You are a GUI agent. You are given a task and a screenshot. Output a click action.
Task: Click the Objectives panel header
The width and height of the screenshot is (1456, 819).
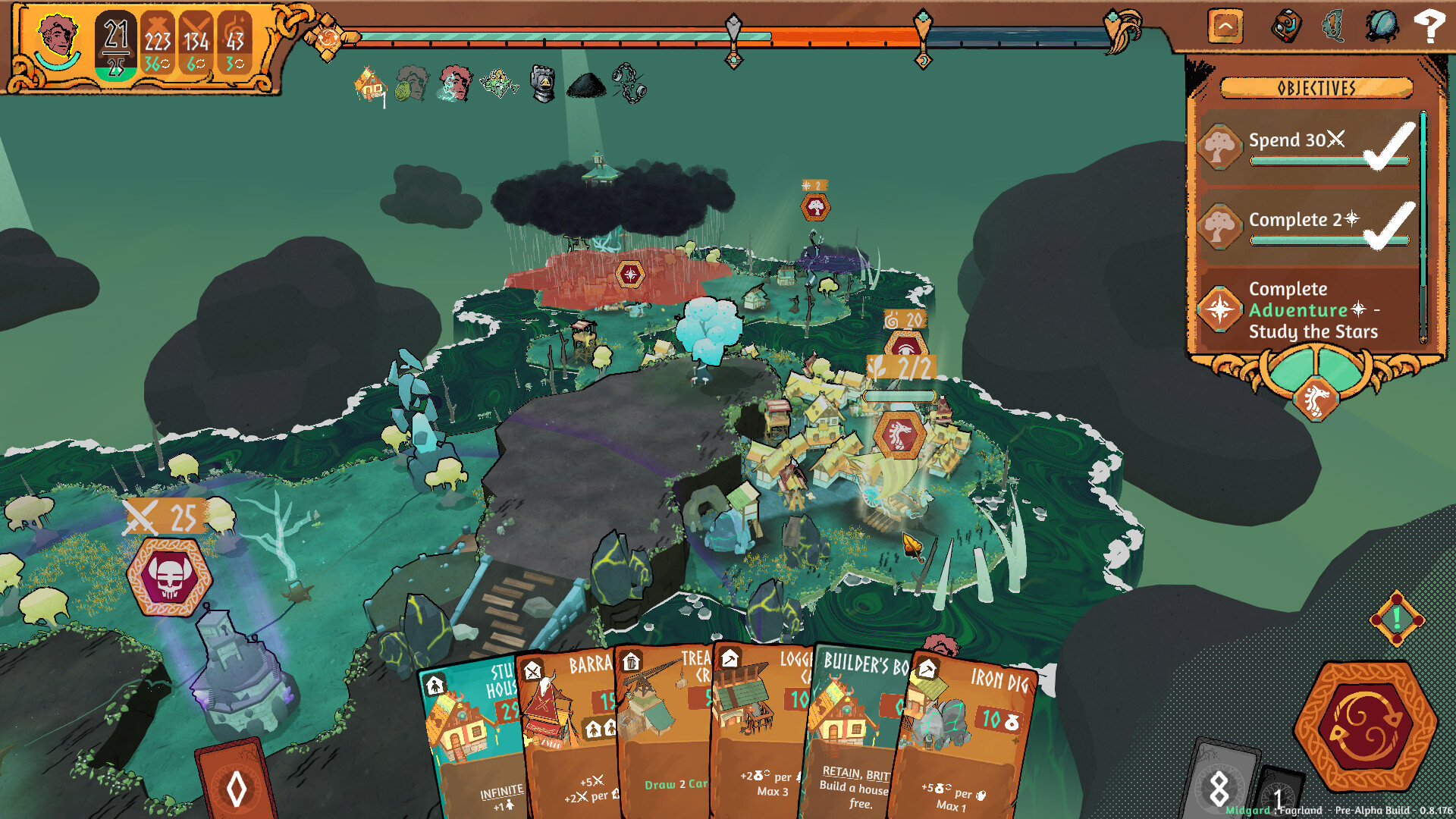point(1315,89)
